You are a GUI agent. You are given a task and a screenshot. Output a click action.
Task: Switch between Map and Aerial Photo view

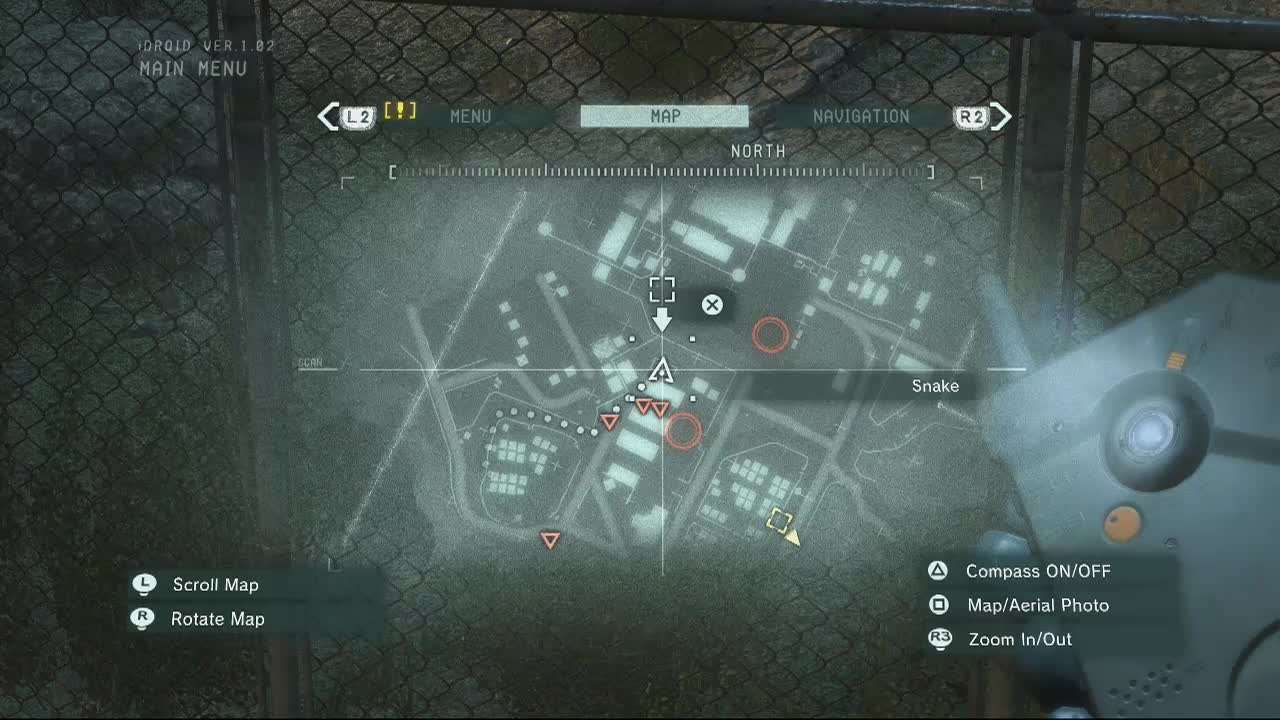[1037, 605]
